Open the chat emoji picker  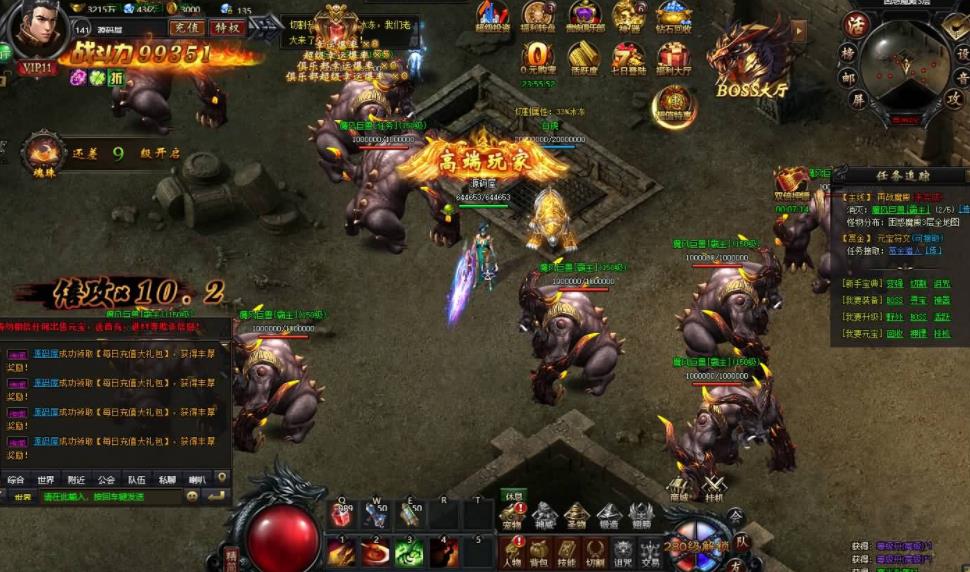coord(193,496)
